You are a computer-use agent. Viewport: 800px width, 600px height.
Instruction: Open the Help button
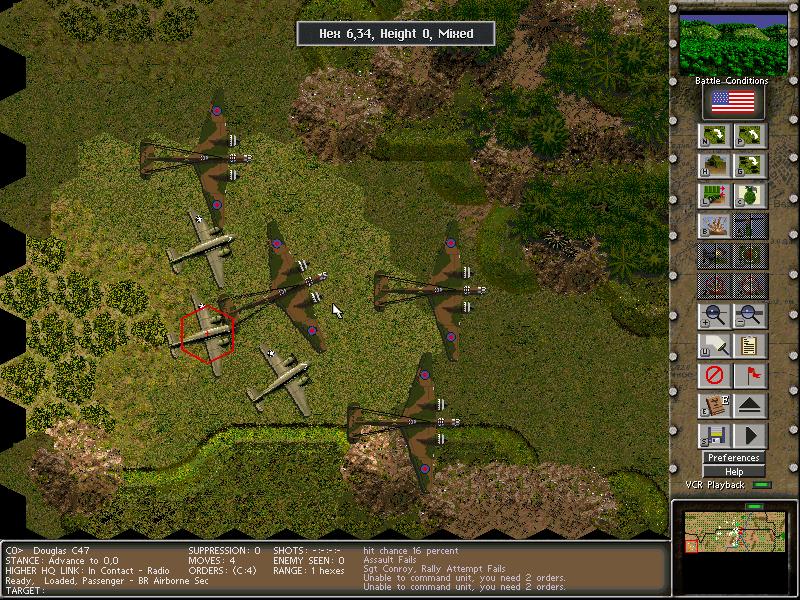pyautogui.click(x=734, y=471)
